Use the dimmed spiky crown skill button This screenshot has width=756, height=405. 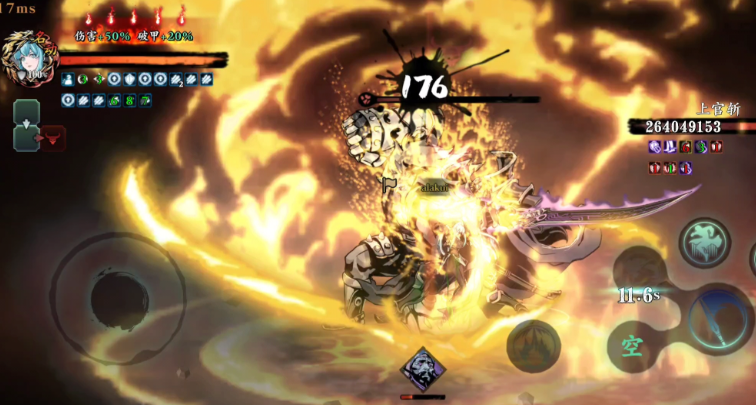click(533, 345)
